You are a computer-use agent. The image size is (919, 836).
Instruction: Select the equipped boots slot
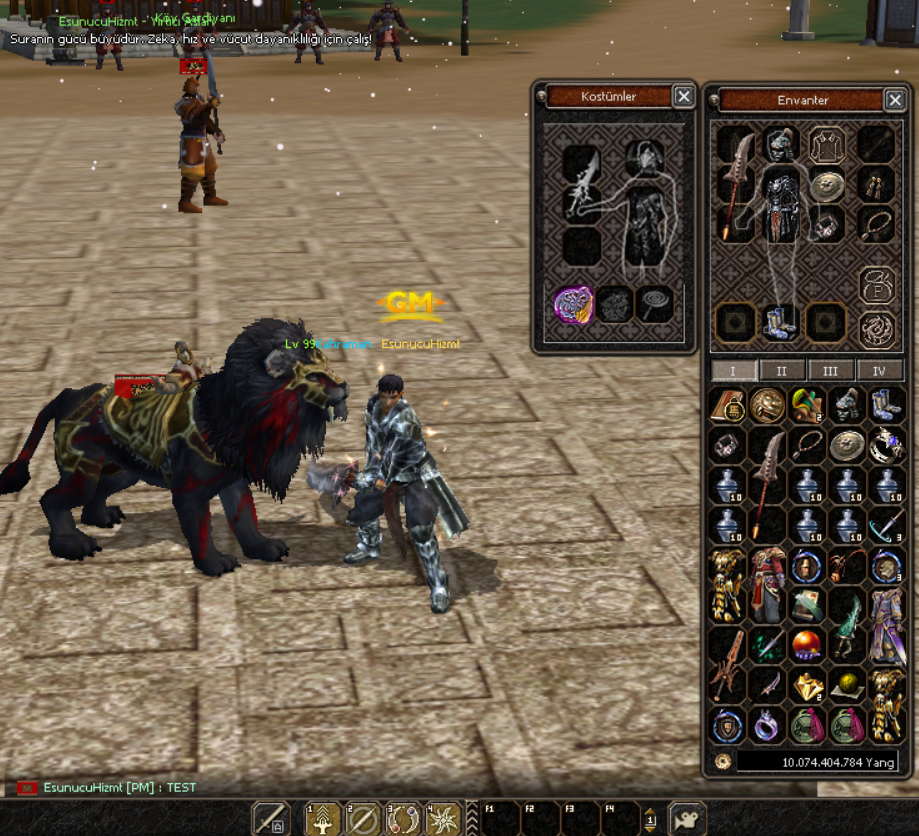tap(781, 322)
